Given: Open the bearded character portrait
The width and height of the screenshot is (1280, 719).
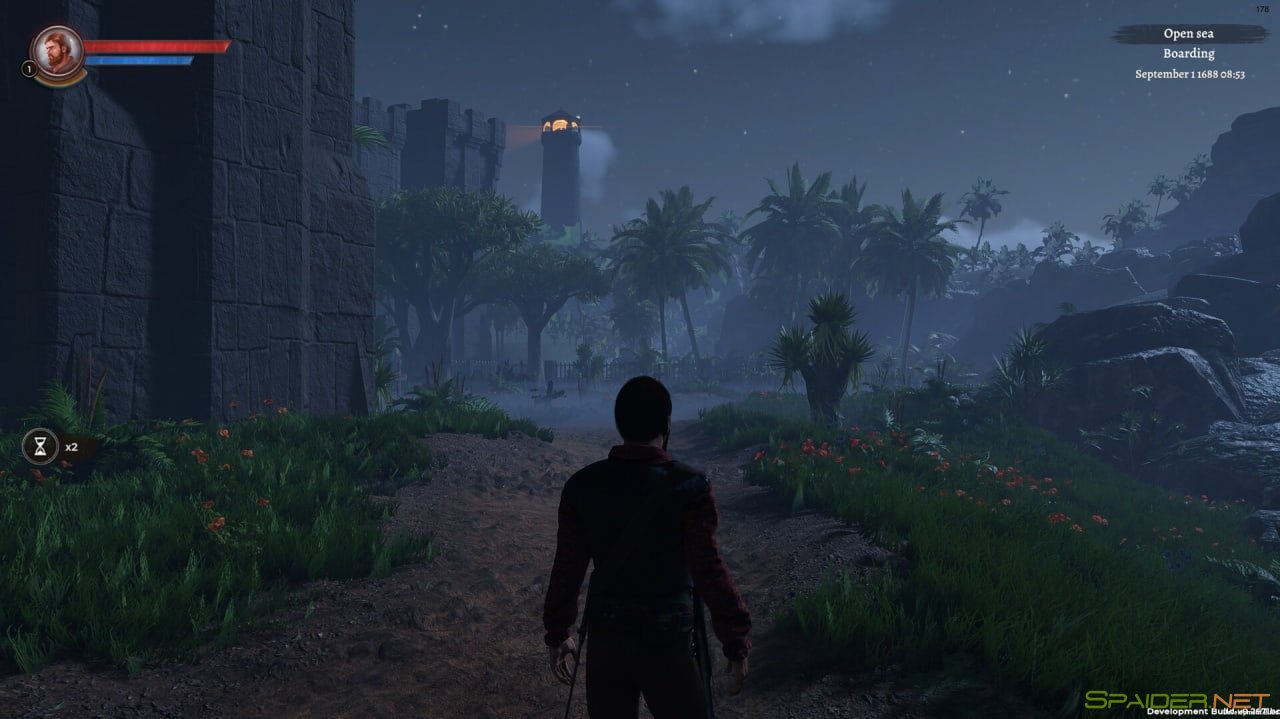Looking at the screenshot, I should [56, 50].
